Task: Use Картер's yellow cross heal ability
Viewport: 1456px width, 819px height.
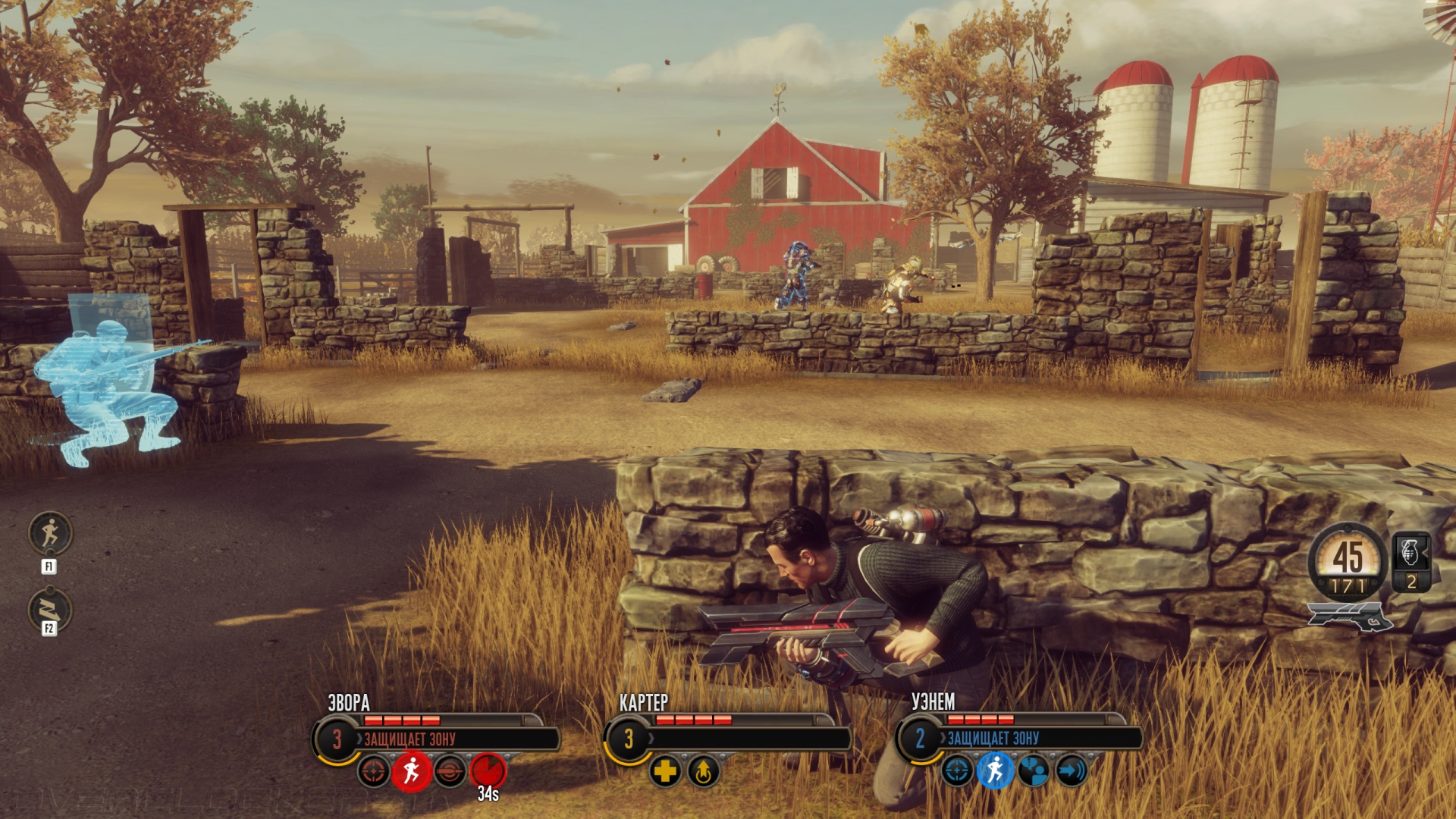Action: pos(665,771)
